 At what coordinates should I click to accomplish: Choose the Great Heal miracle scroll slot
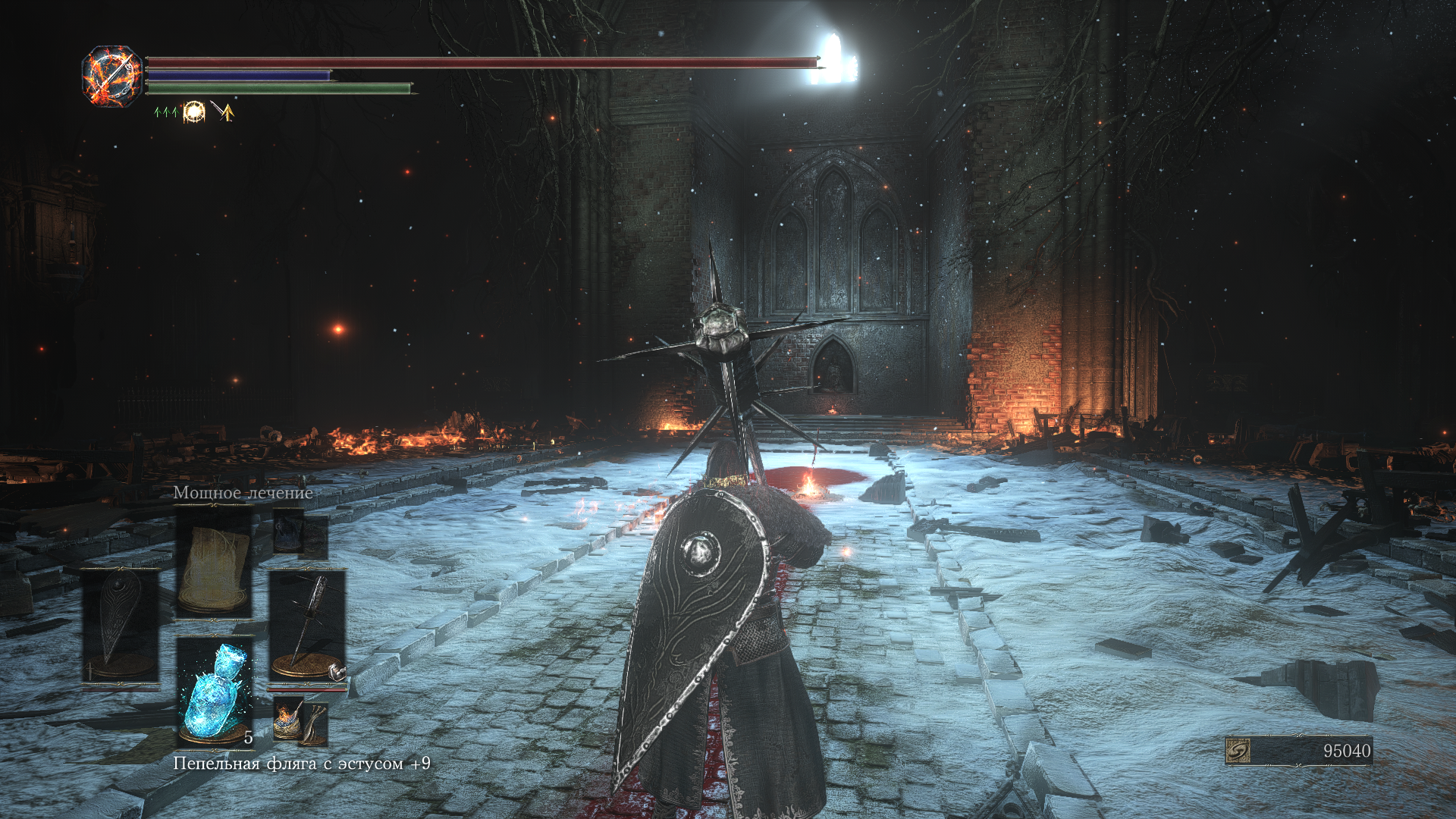pos(214,561)
